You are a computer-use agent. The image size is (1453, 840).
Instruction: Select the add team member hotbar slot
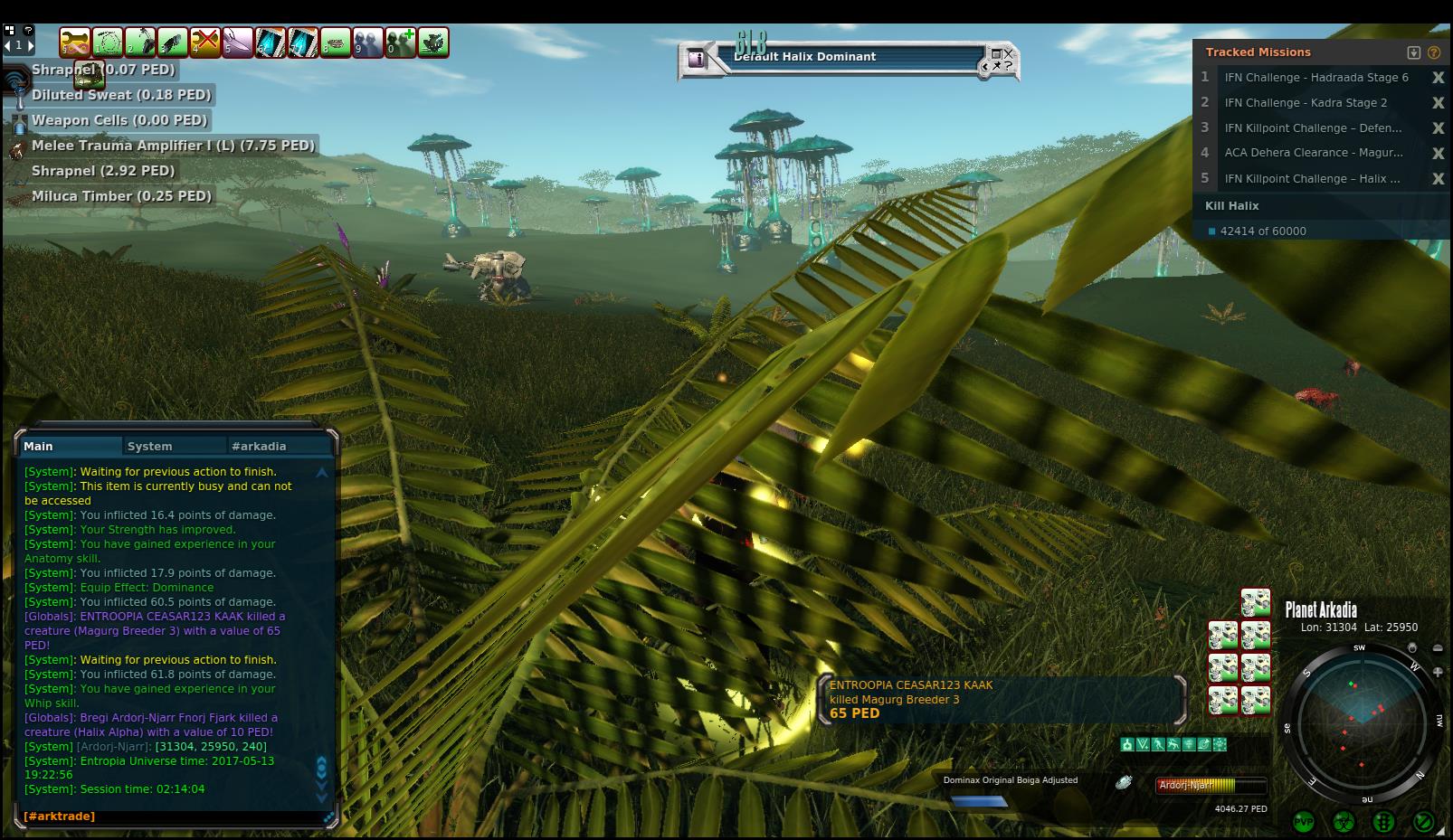coord(401,42)
